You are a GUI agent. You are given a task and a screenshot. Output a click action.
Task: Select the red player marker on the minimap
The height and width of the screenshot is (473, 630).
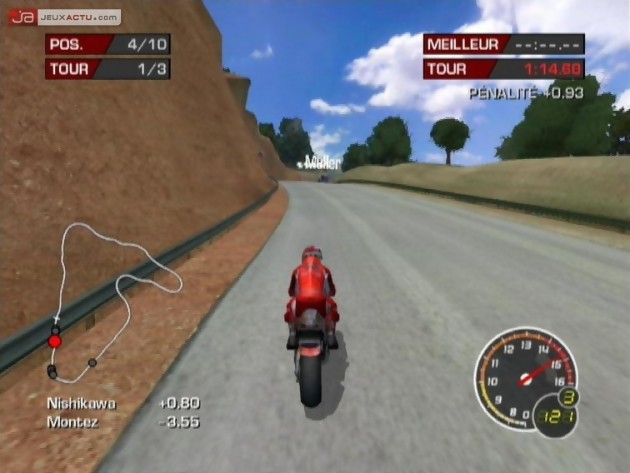click(55, 341)
